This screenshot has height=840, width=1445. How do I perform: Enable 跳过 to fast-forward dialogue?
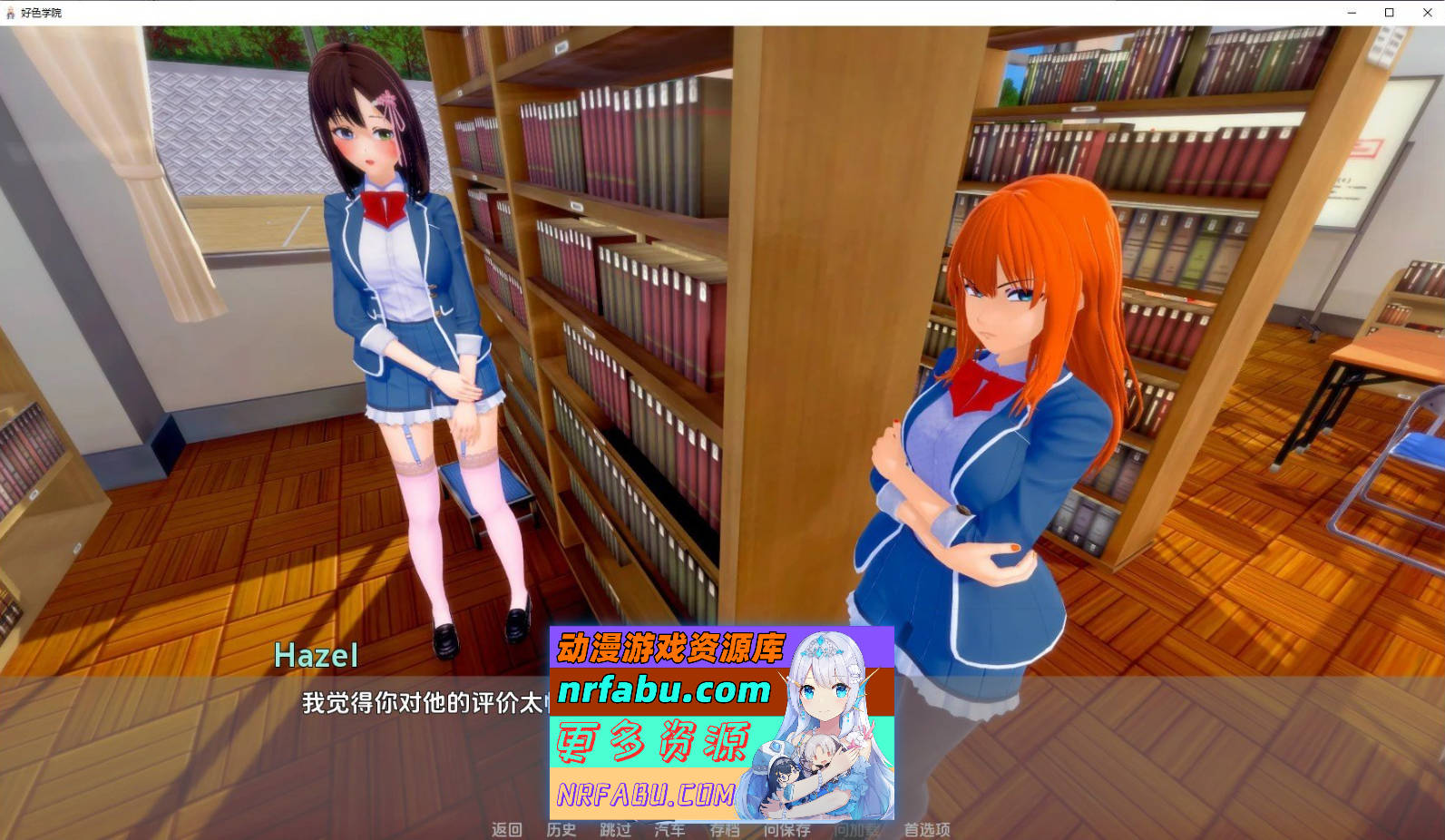(615, 830)
